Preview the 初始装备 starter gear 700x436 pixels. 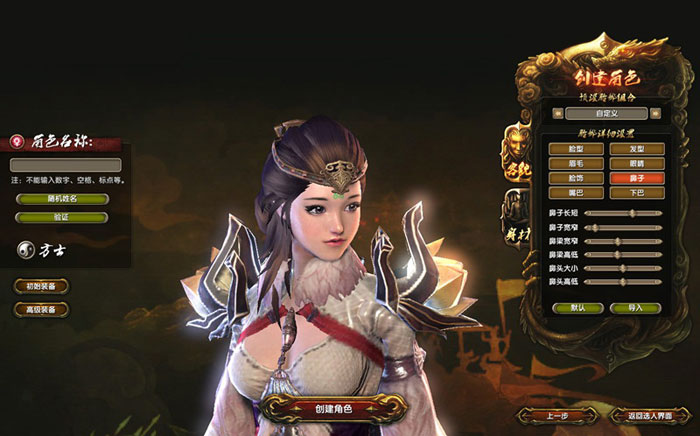(x=41, y=287)
